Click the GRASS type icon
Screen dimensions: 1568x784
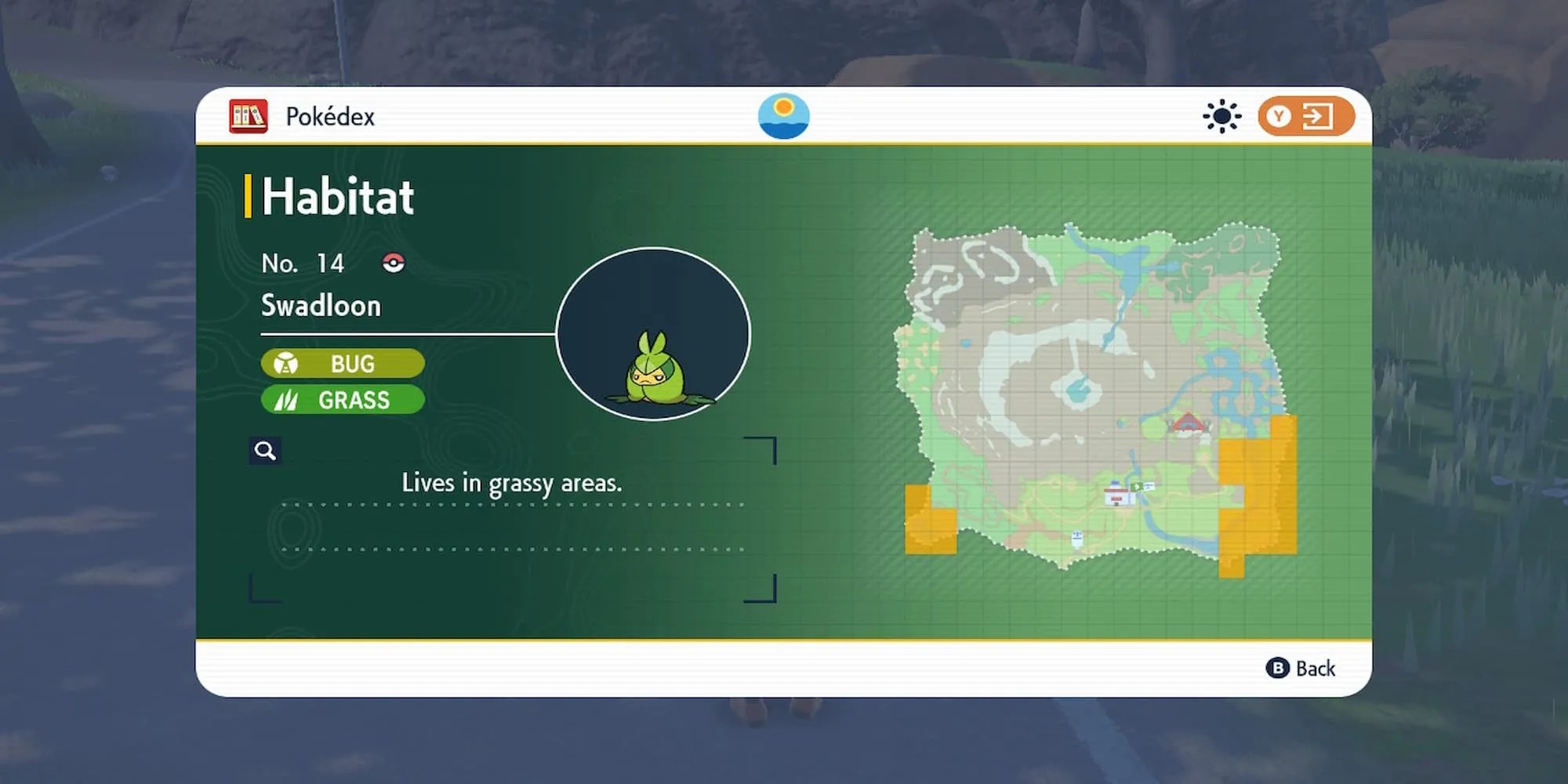pos(287,400)
